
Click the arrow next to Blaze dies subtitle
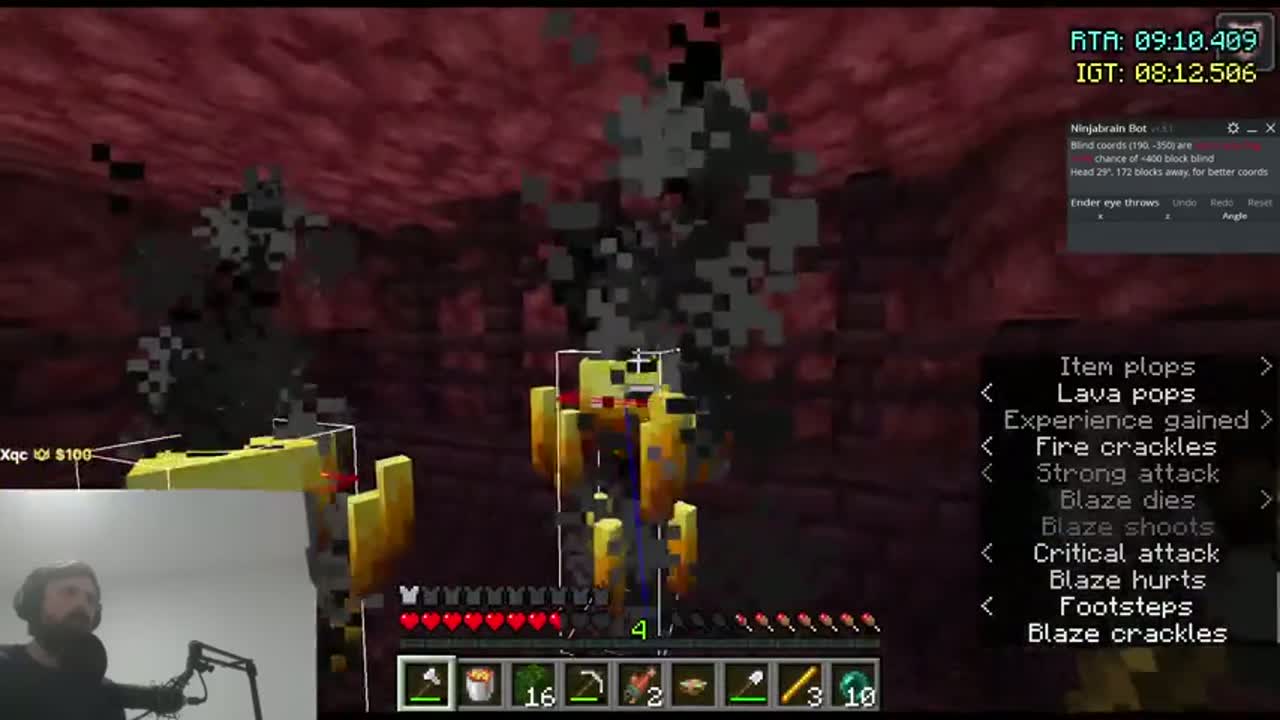(x=1266, y=500)
